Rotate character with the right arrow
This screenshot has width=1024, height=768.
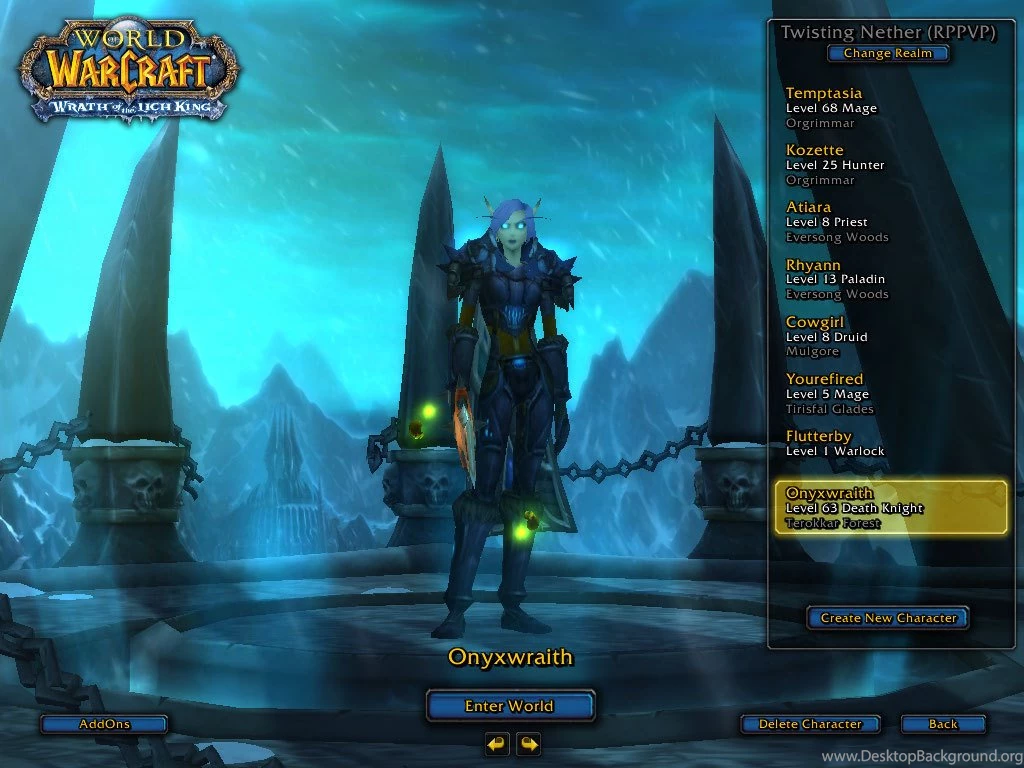528,744
